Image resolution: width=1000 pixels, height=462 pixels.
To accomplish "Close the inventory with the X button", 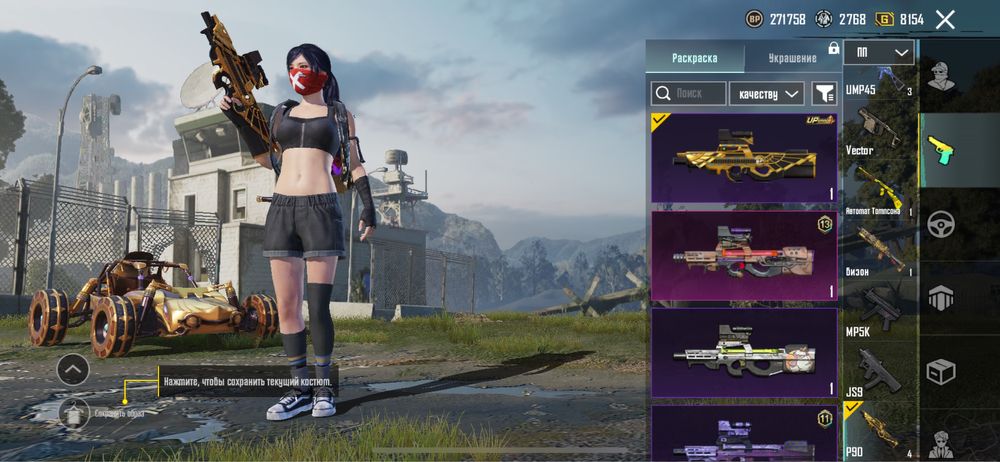I will (945, 19).
